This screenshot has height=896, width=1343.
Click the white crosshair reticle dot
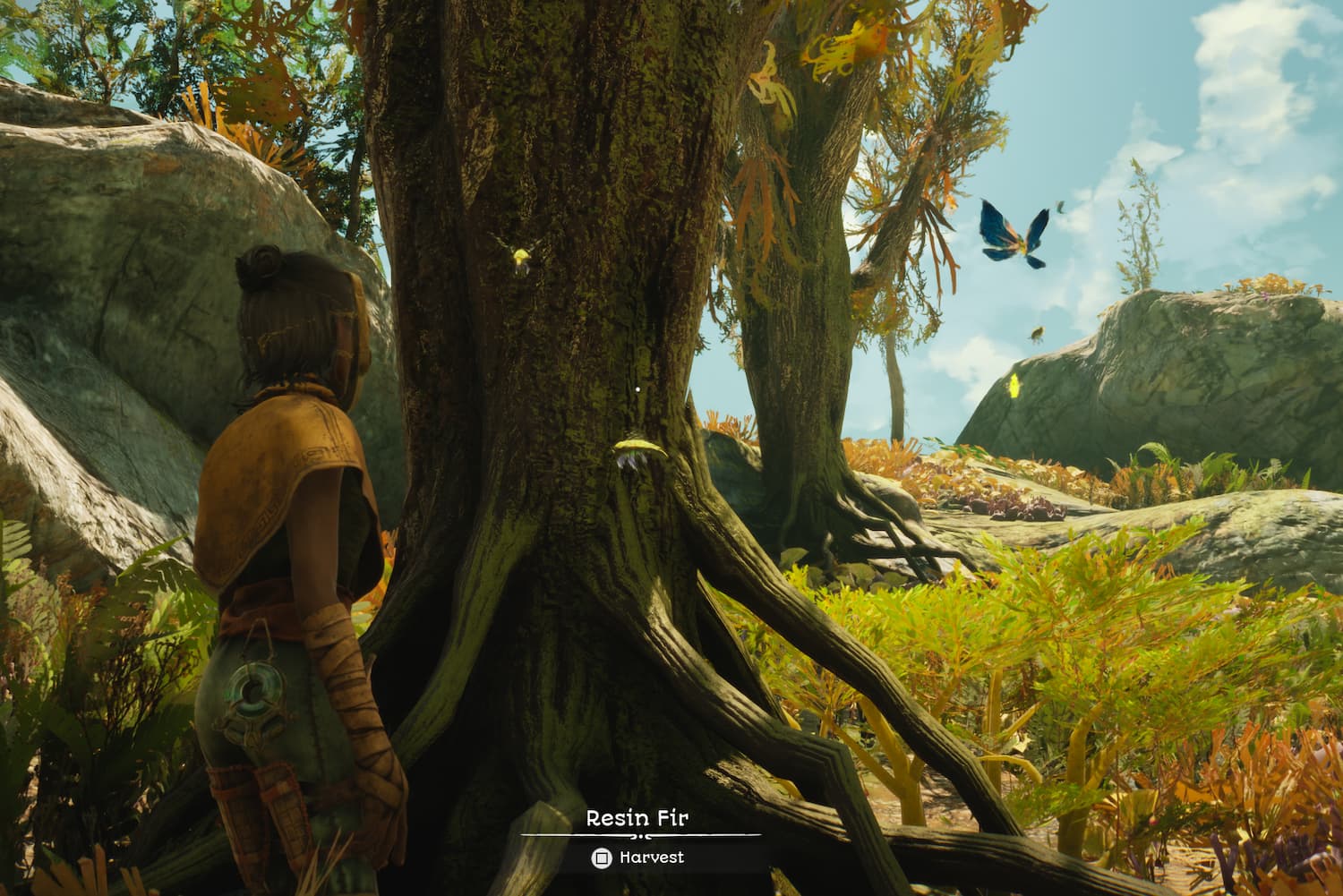point(637,389)
